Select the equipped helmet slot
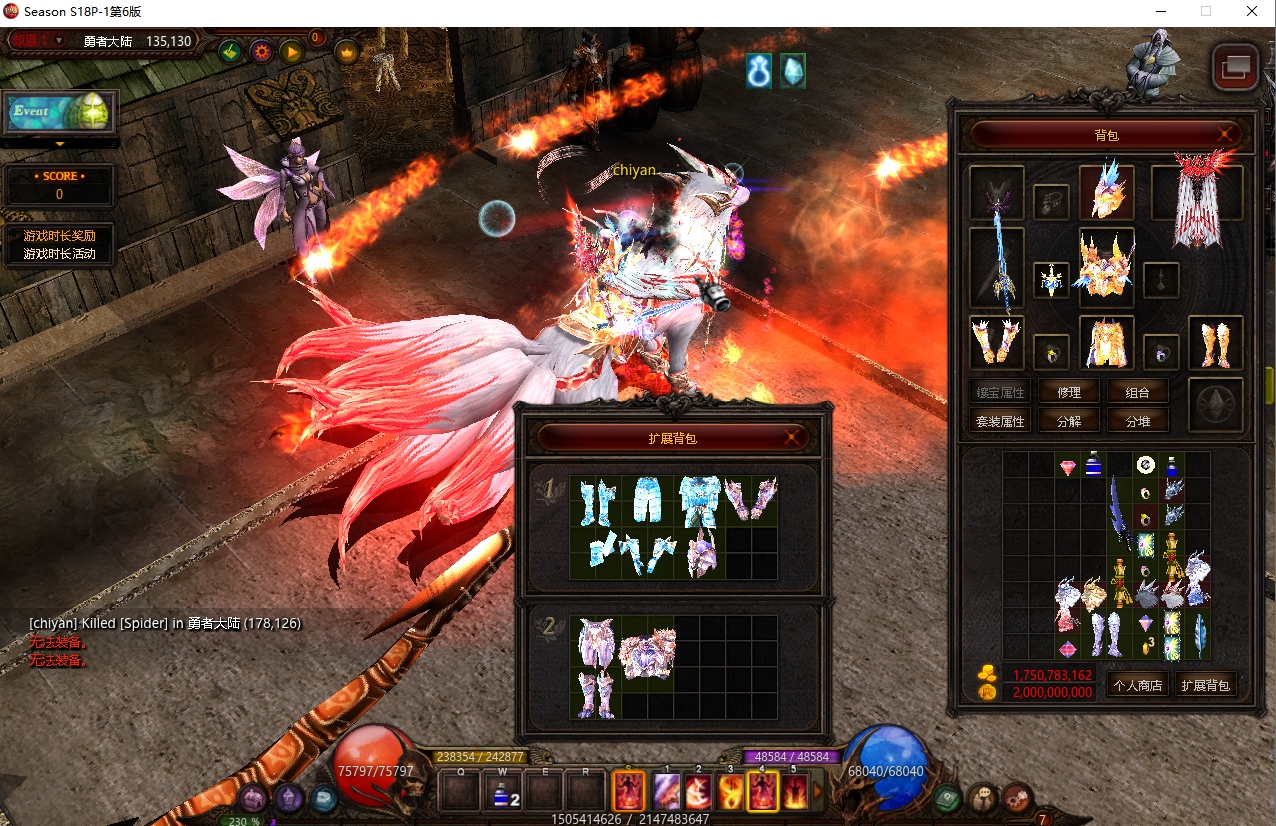This screenshot has height=826, width=1276. 1106,192
